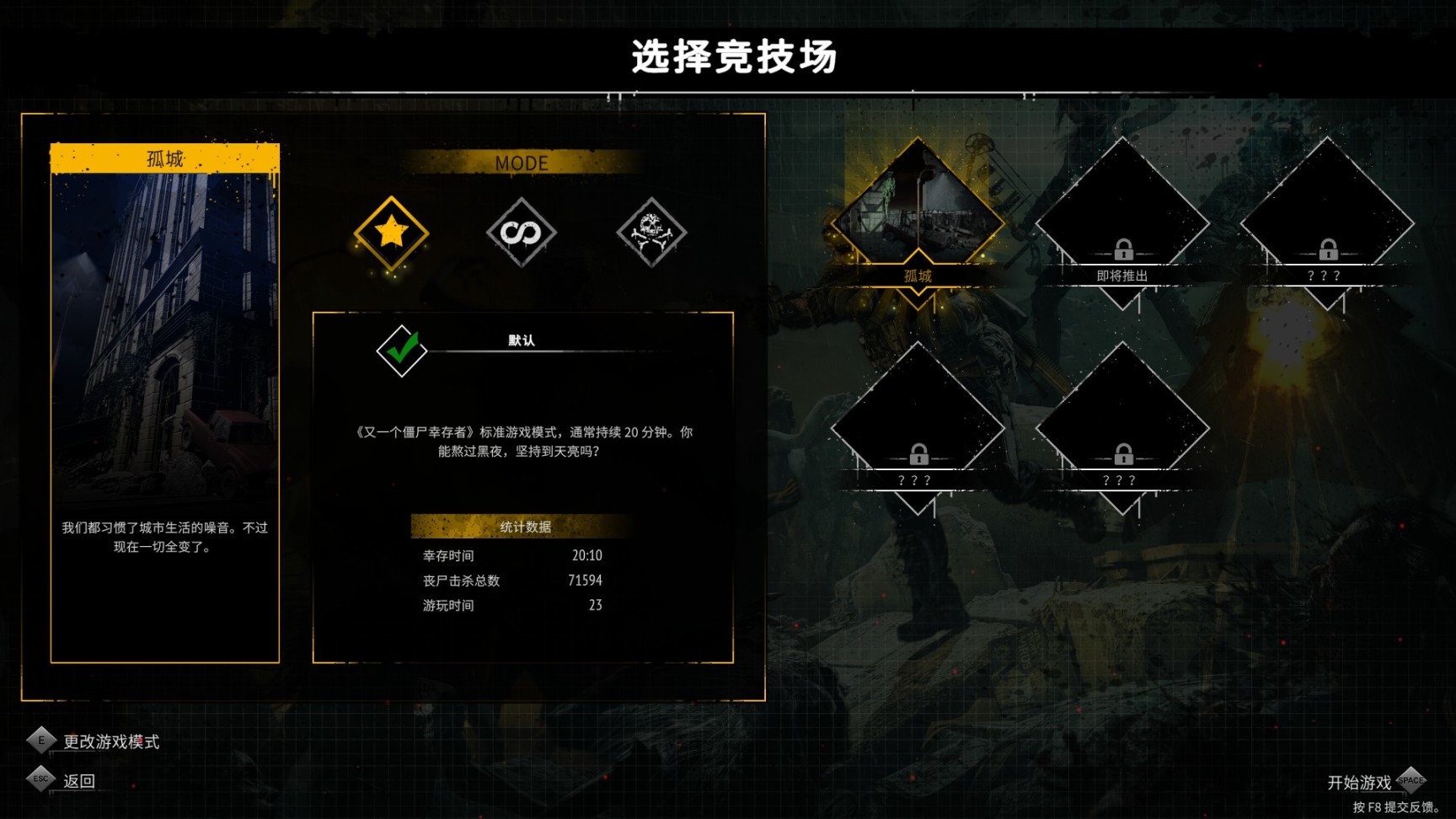Click the padlock of bottom-right ??? arena

coord(1121,455)
